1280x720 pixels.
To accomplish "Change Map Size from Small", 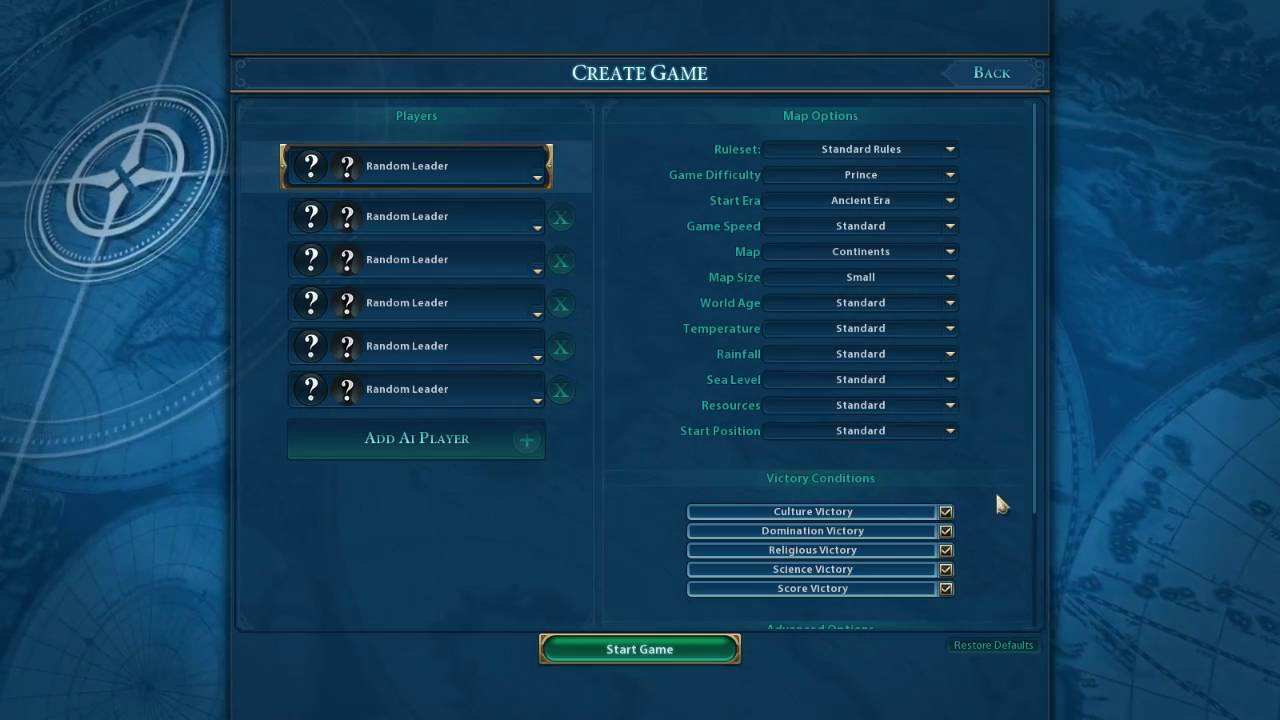I will (x=861, y=277).
